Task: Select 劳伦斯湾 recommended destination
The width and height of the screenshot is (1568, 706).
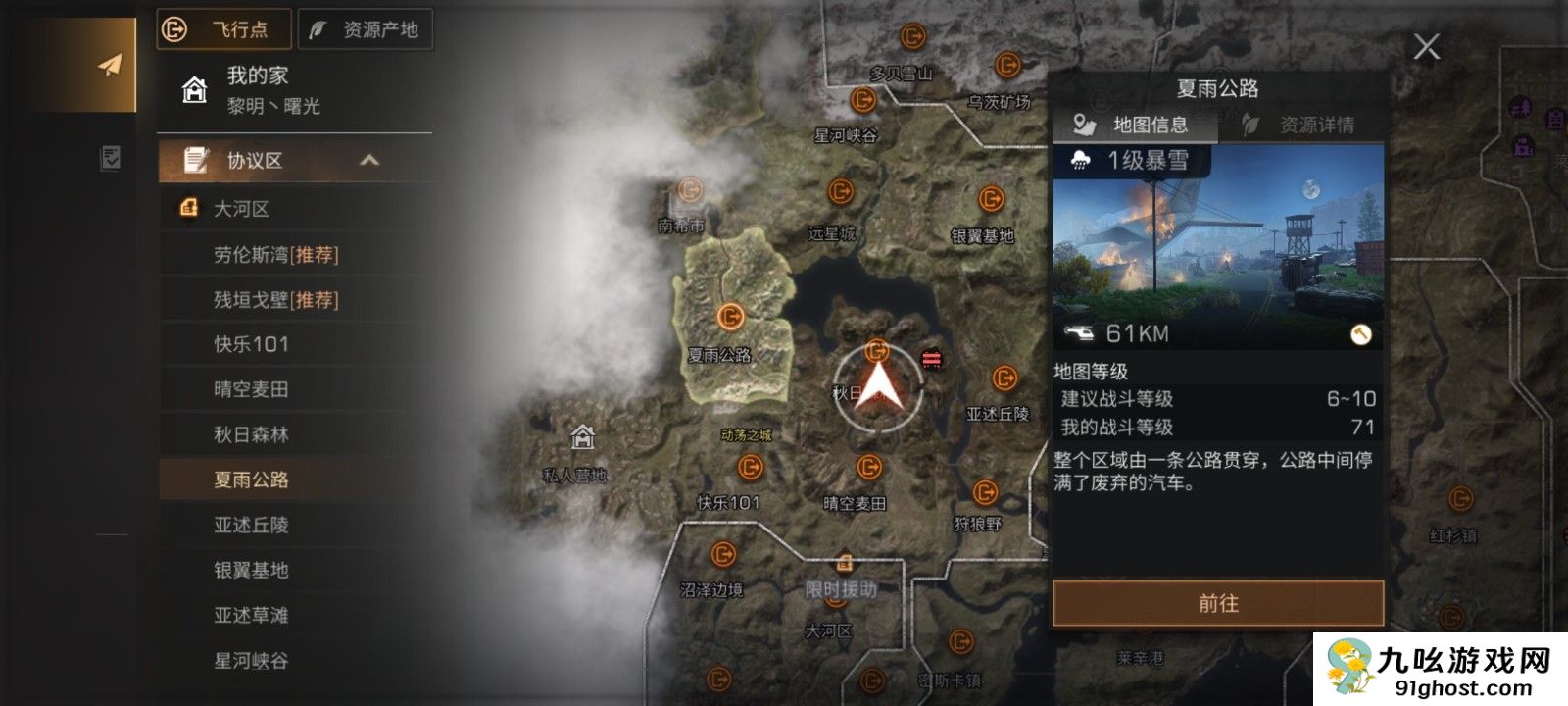Action: (276, 255)
